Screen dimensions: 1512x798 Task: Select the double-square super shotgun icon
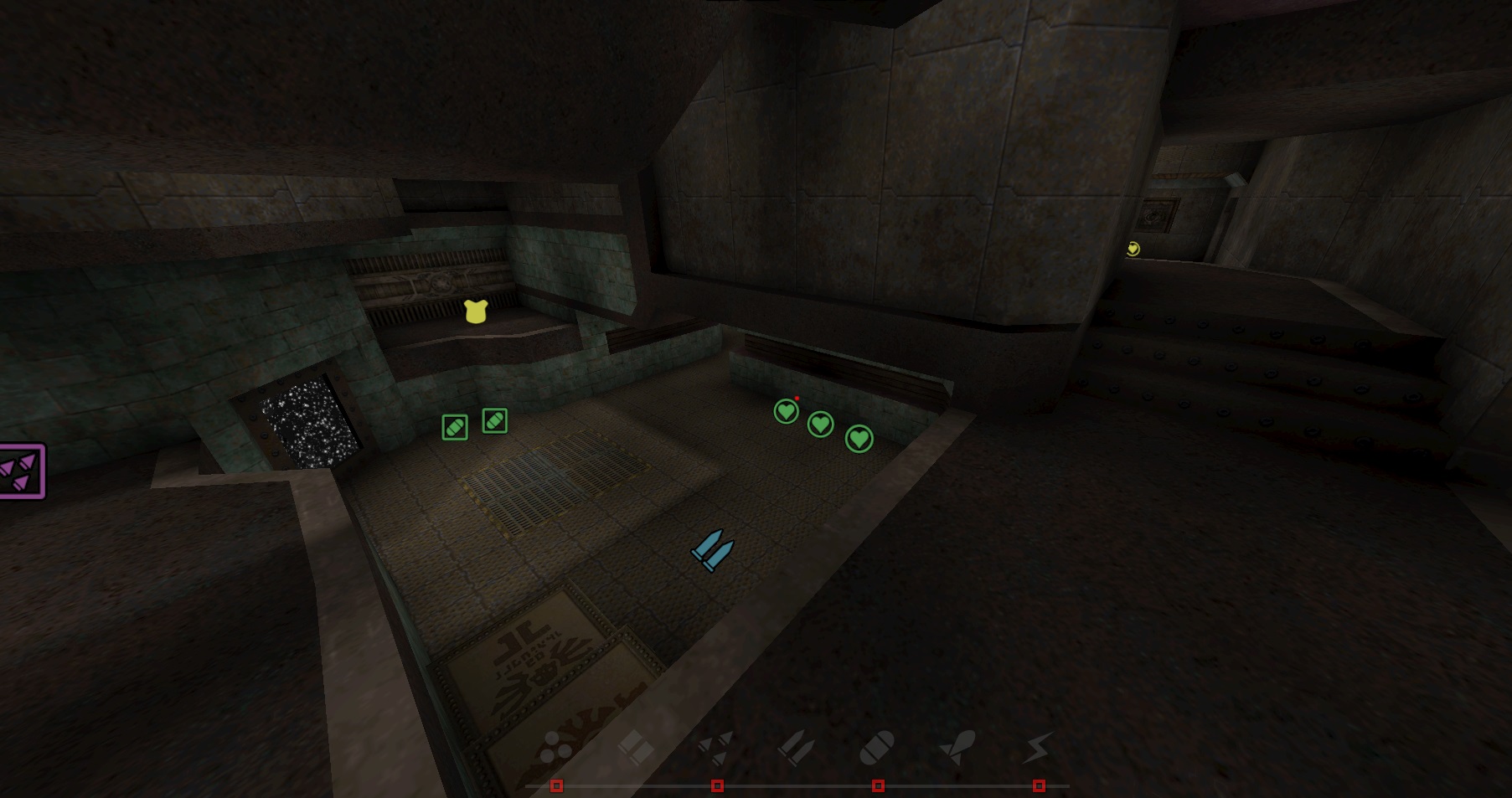tap(636, 746)
